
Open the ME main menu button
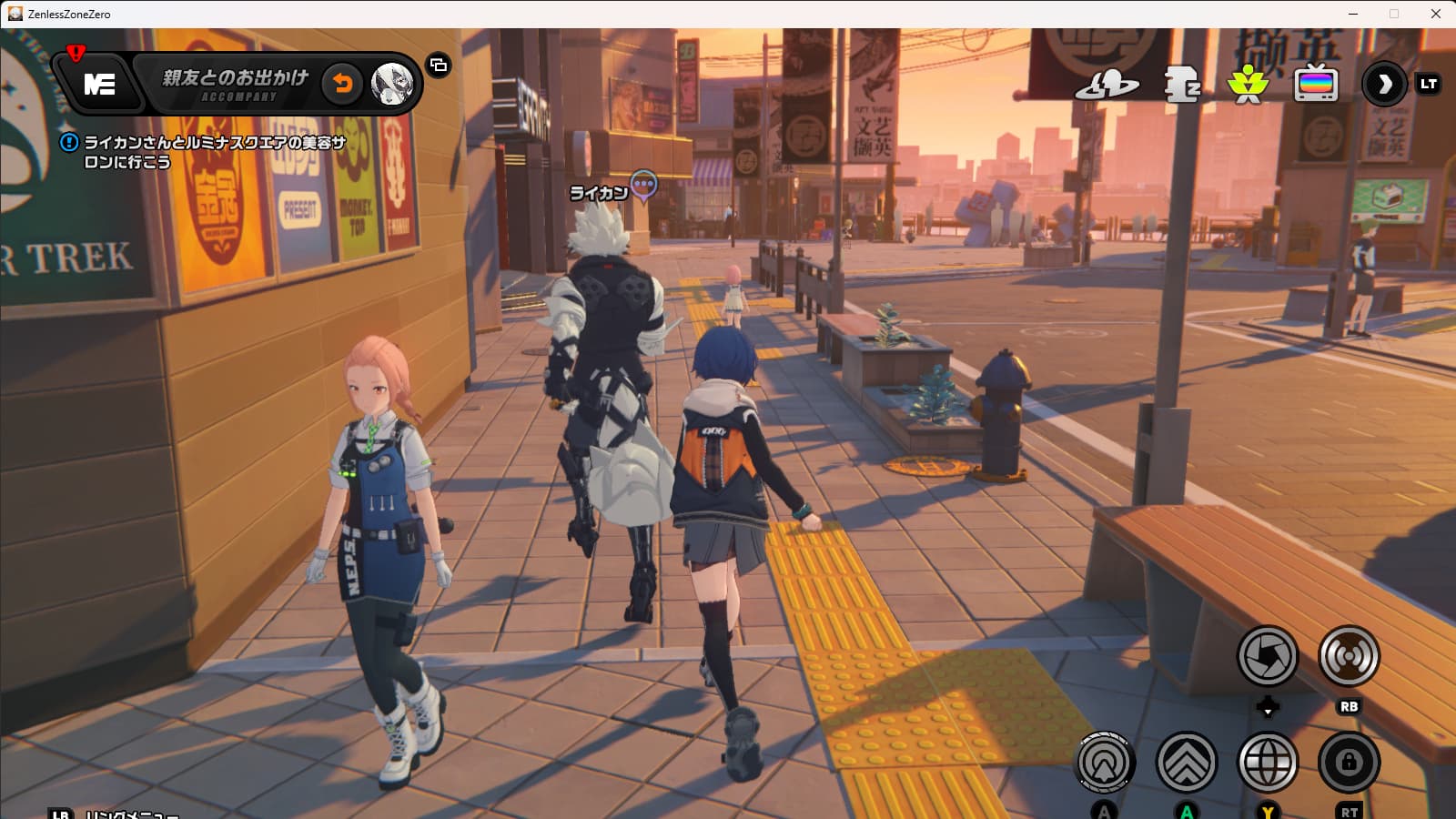pos(99,85)
